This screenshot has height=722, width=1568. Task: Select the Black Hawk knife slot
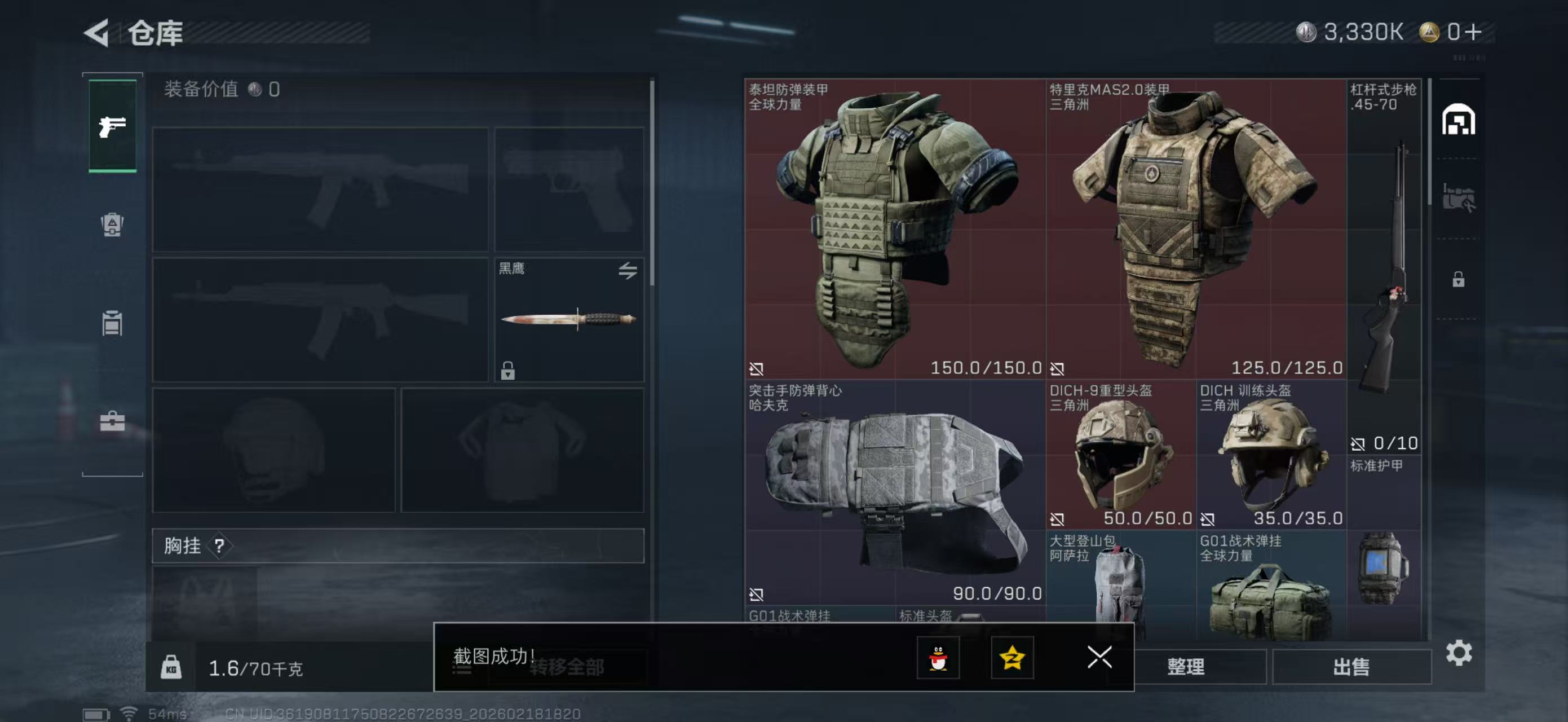(568, 320)
